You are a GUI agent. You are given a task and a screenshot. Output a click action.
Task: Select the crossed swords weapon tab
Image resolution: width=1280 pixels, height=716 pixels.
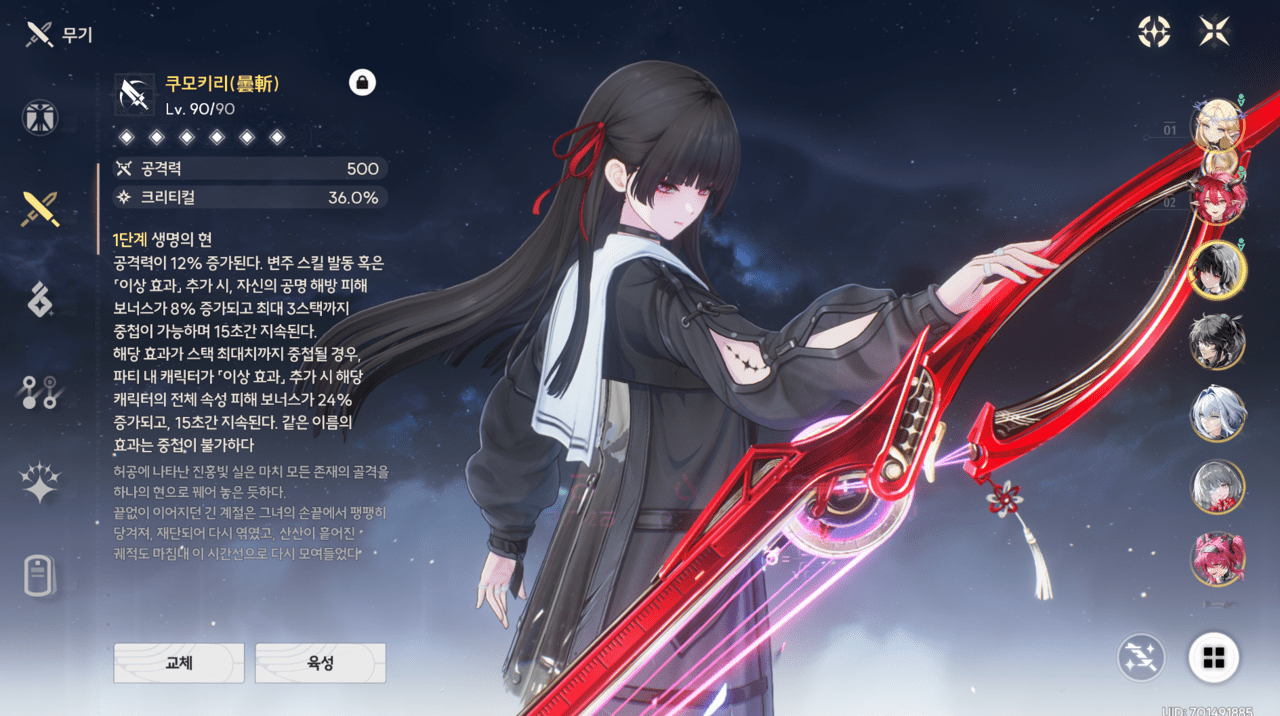pos(40,208)
